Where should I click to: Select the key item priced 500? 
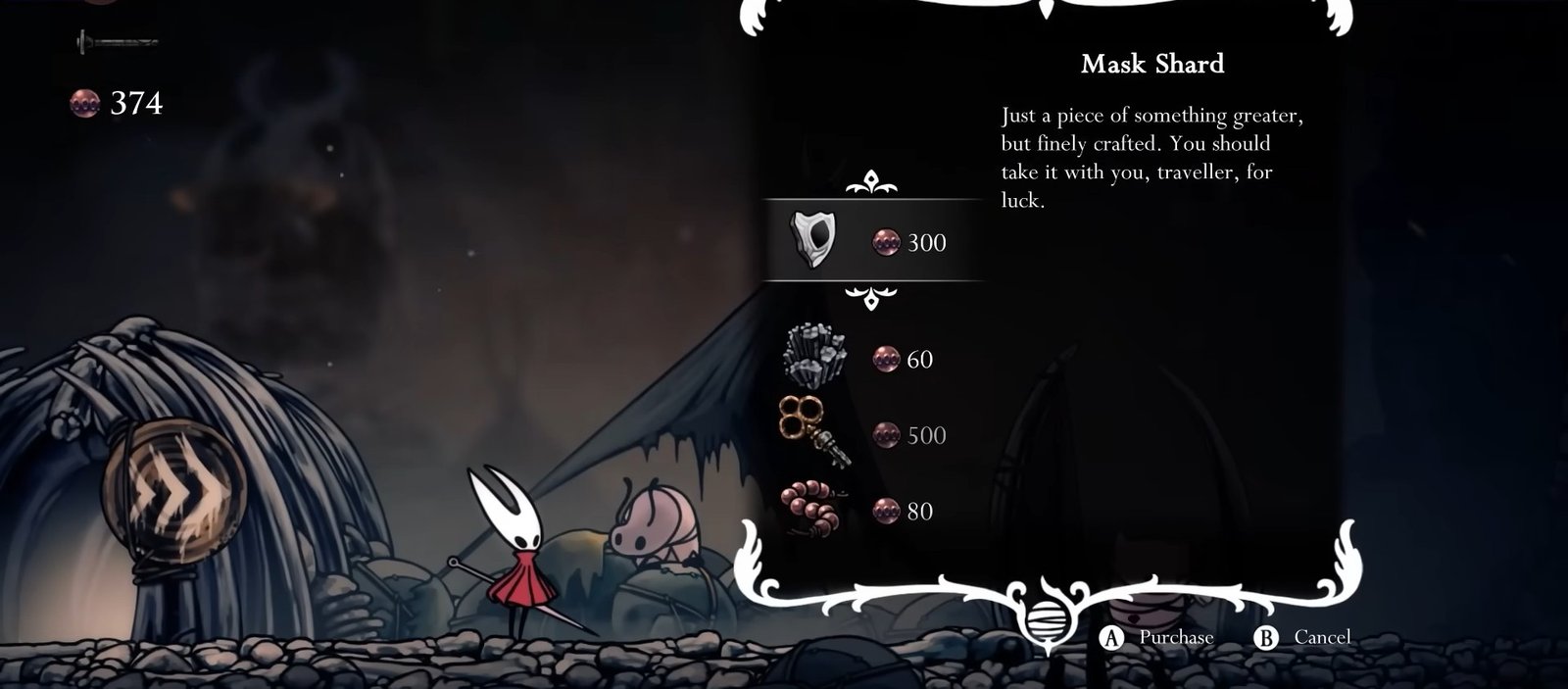(862, 434)
